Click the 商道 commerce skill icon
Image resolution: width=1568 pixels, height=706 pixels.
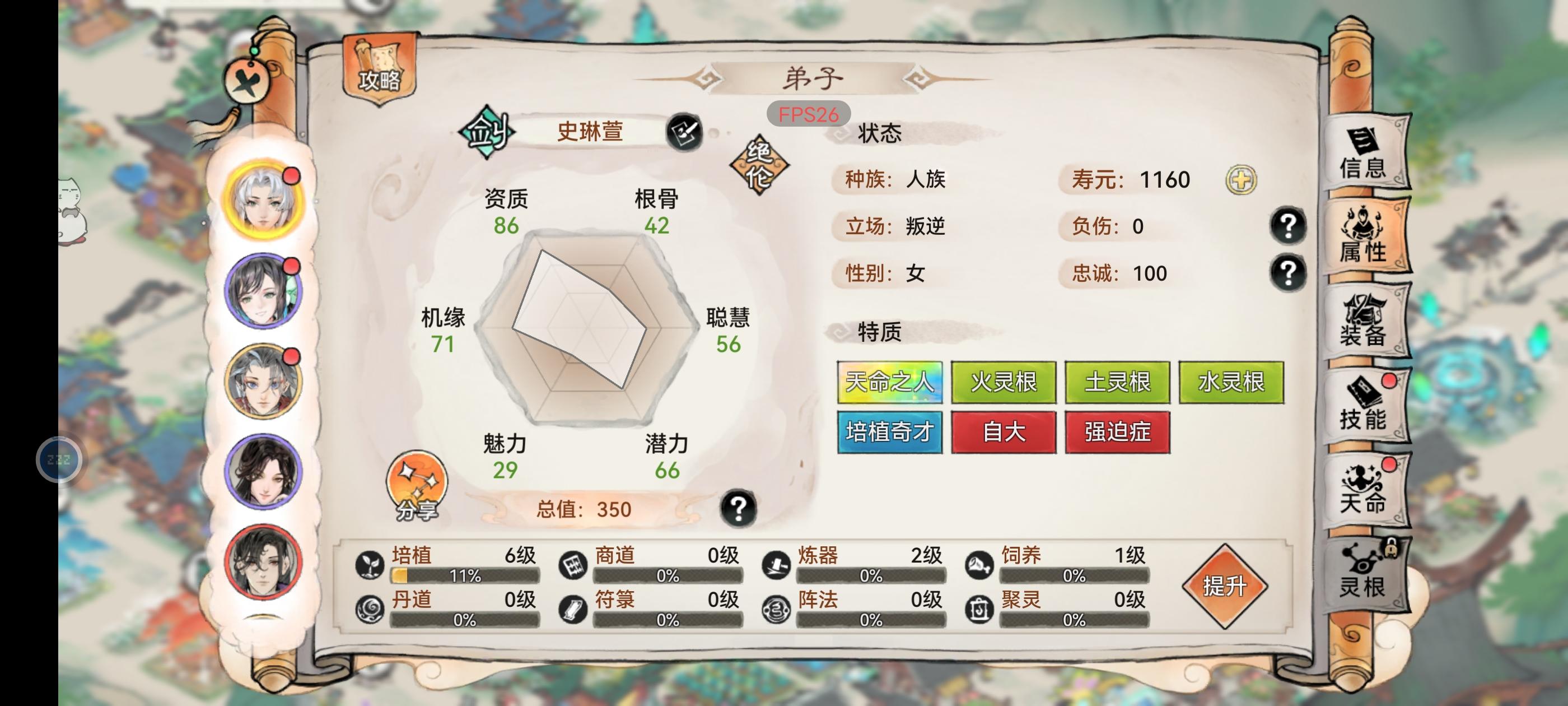coord(573,565)
